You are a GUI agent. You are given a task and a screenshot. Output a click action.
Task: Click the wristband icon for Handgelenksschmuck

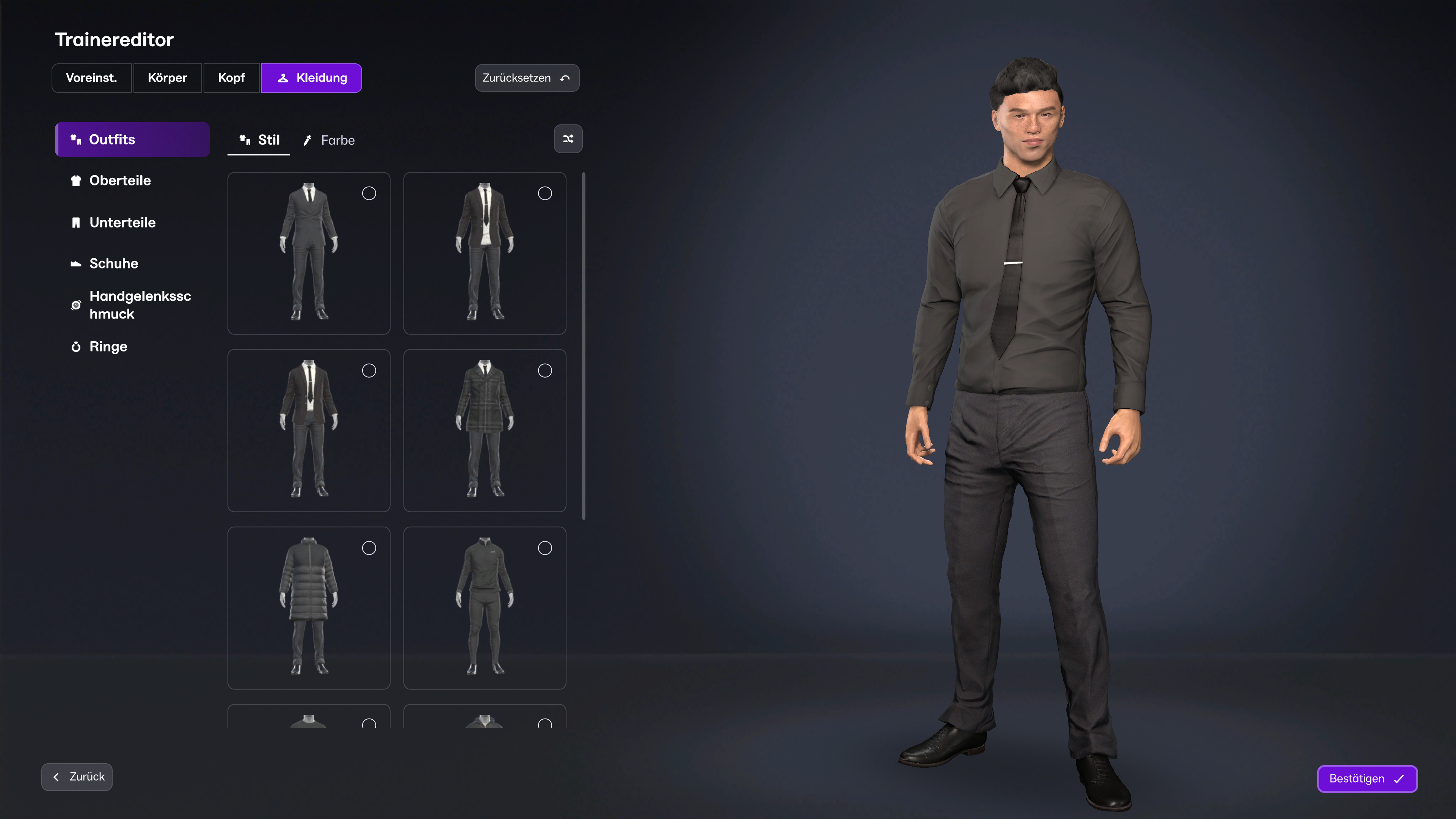pyautogui.click(x=77, y=304)
